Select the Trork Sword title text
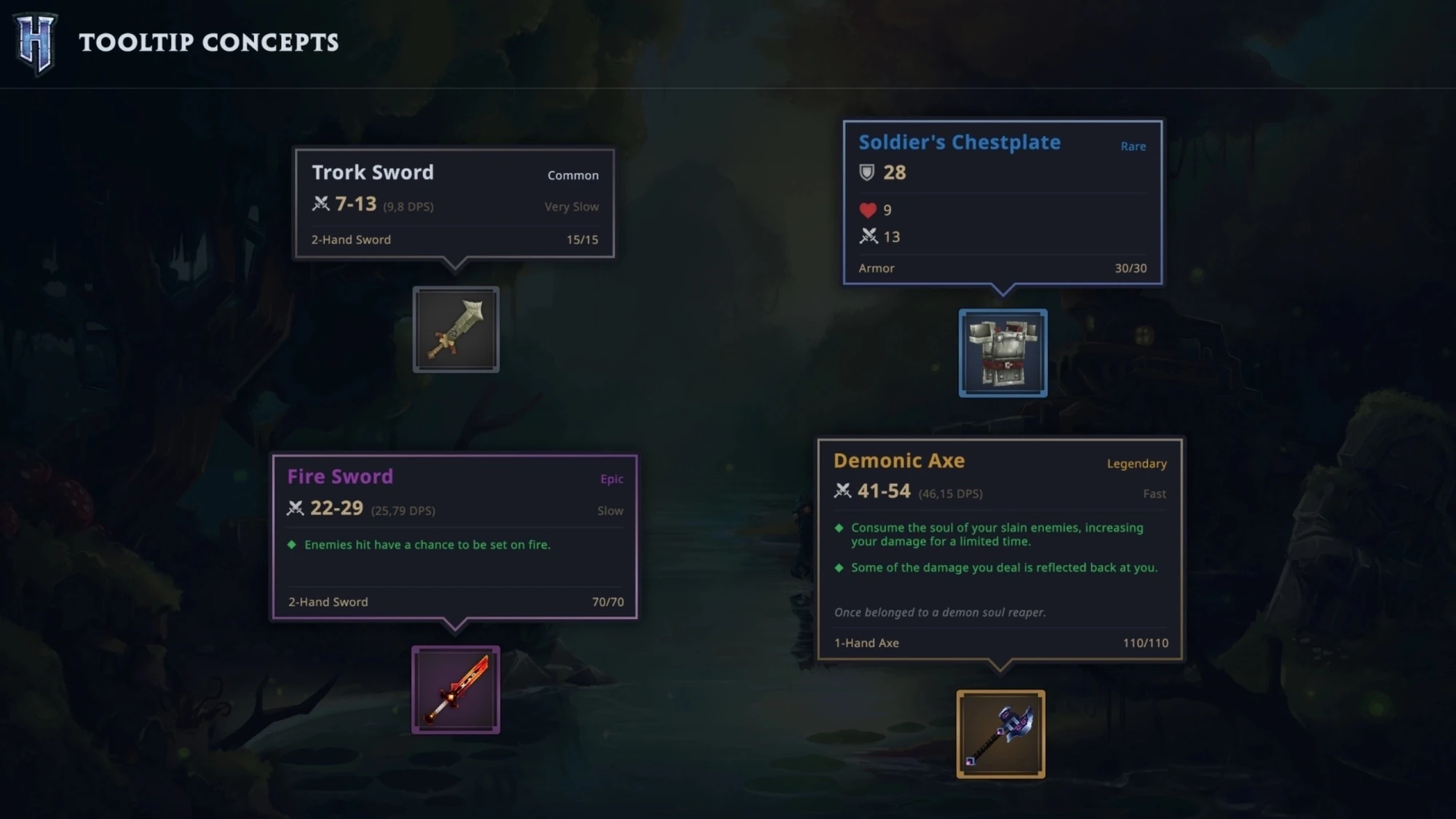Screen dimensions: 1456x819 (x=373, y=173)
